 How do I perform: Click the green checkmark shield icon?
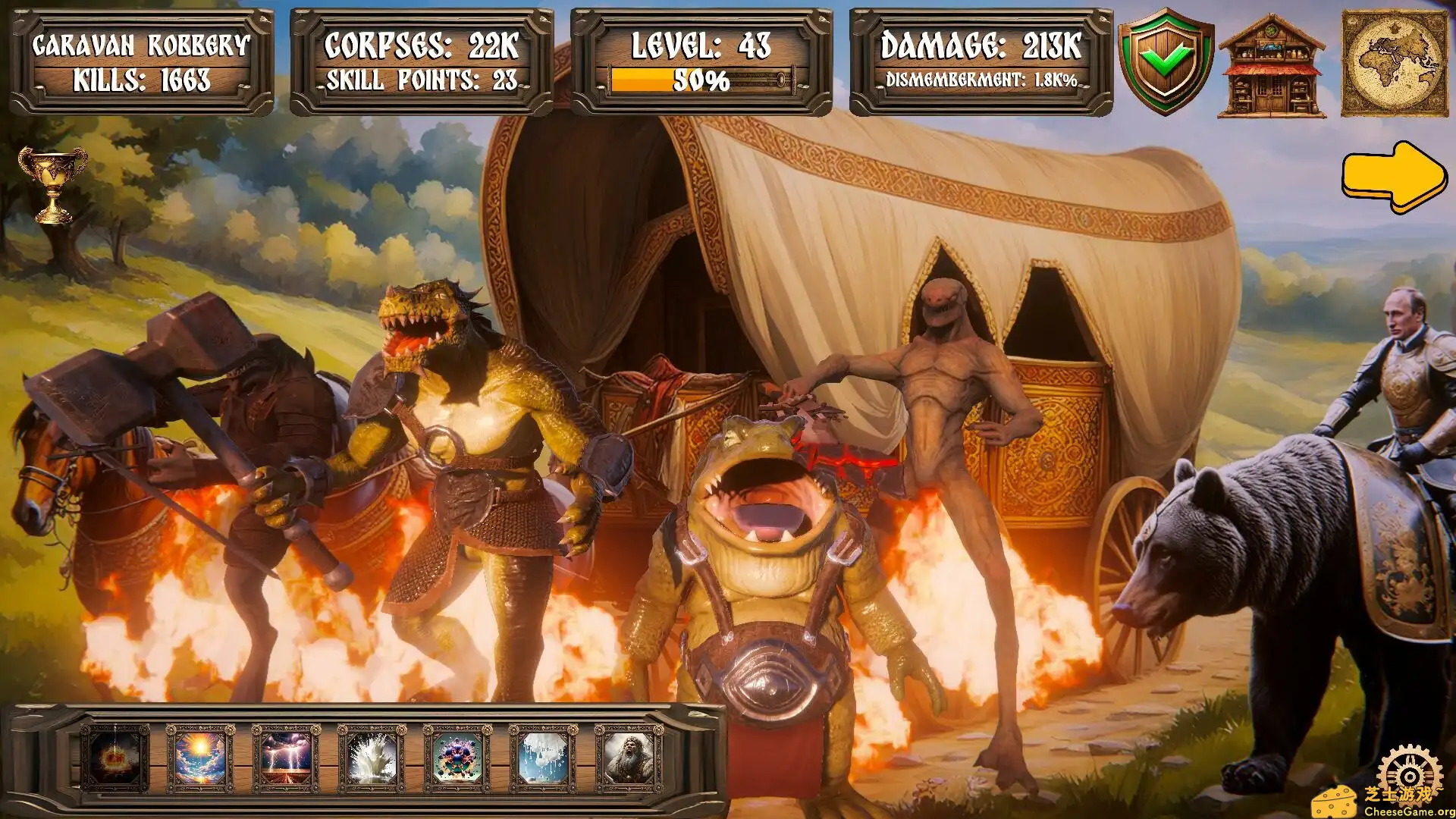pyautogui.click(x=1166, y=61)
